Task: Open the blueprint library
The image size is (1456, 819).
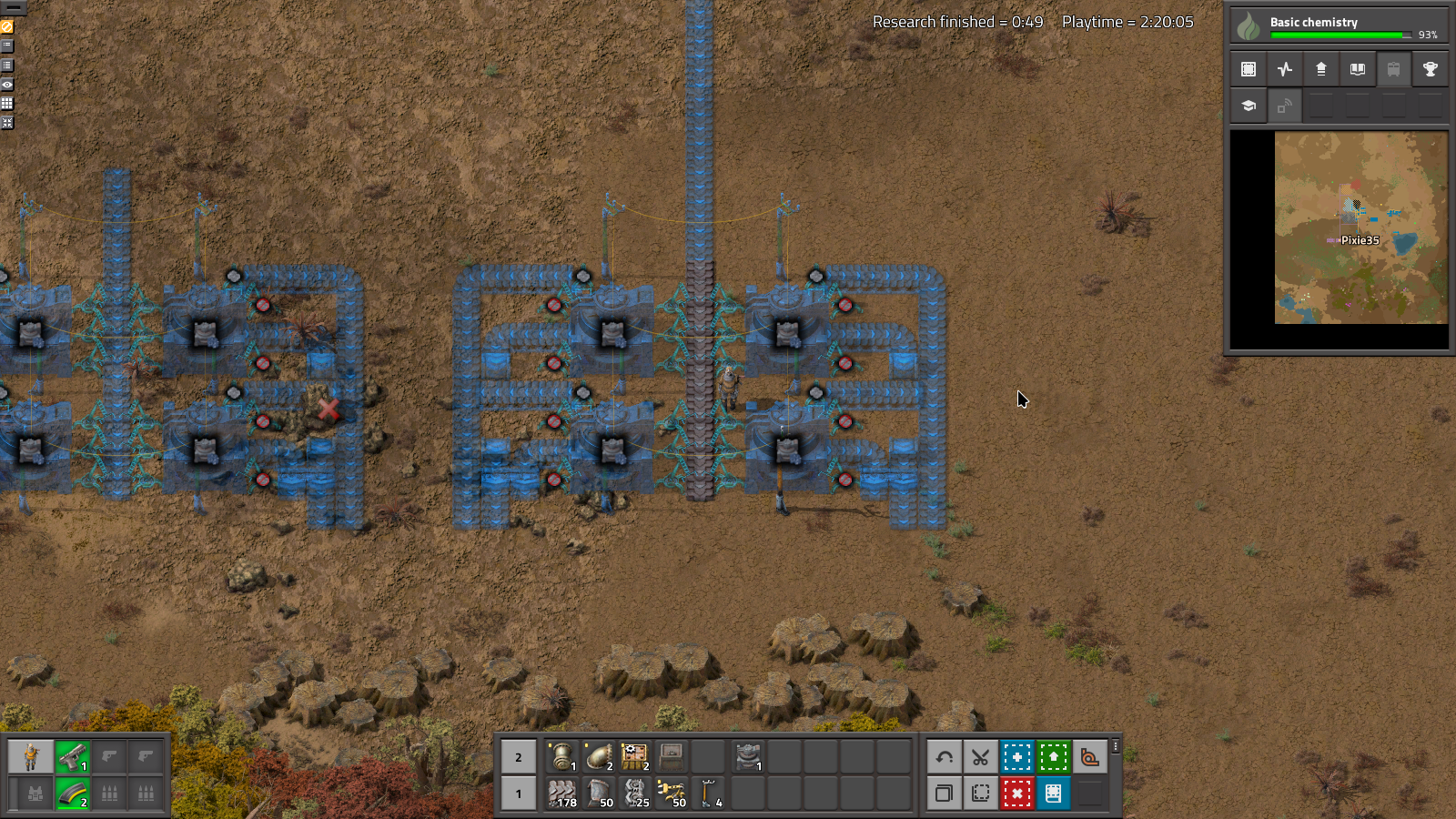Action: (1248, 68)
